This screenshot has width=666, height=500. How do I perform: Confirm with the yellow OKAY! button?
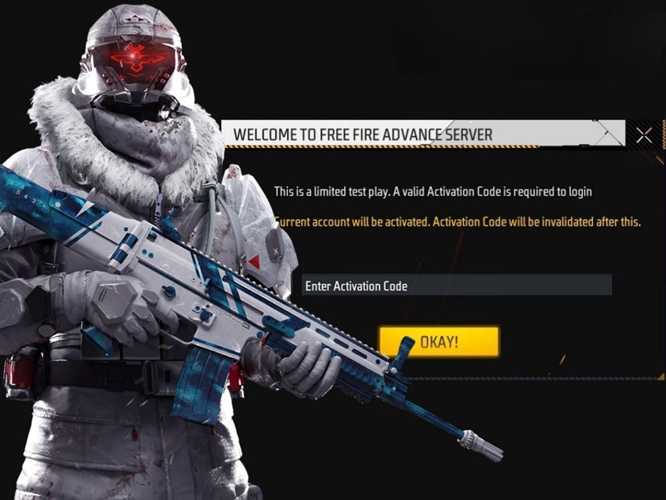(439, 342)
